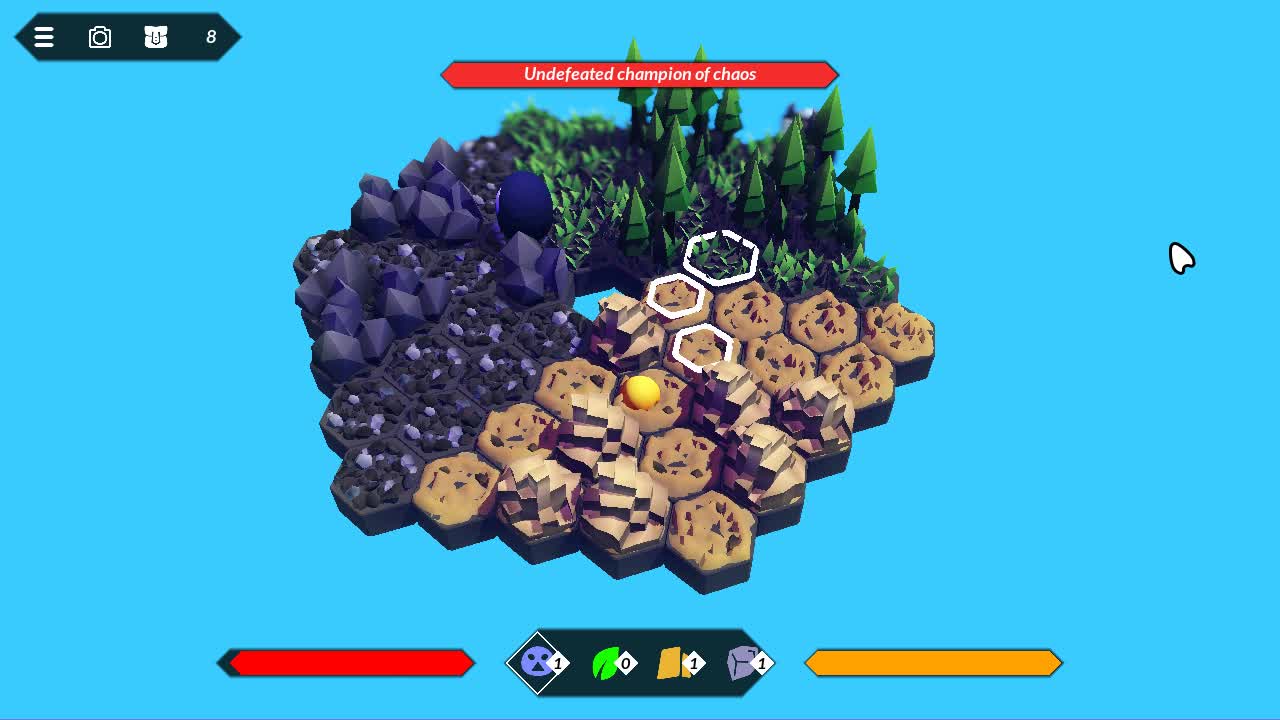Click the orange arrow banner bottom right
Viewport: 1280px width, 720px height.
click(932, 662)
